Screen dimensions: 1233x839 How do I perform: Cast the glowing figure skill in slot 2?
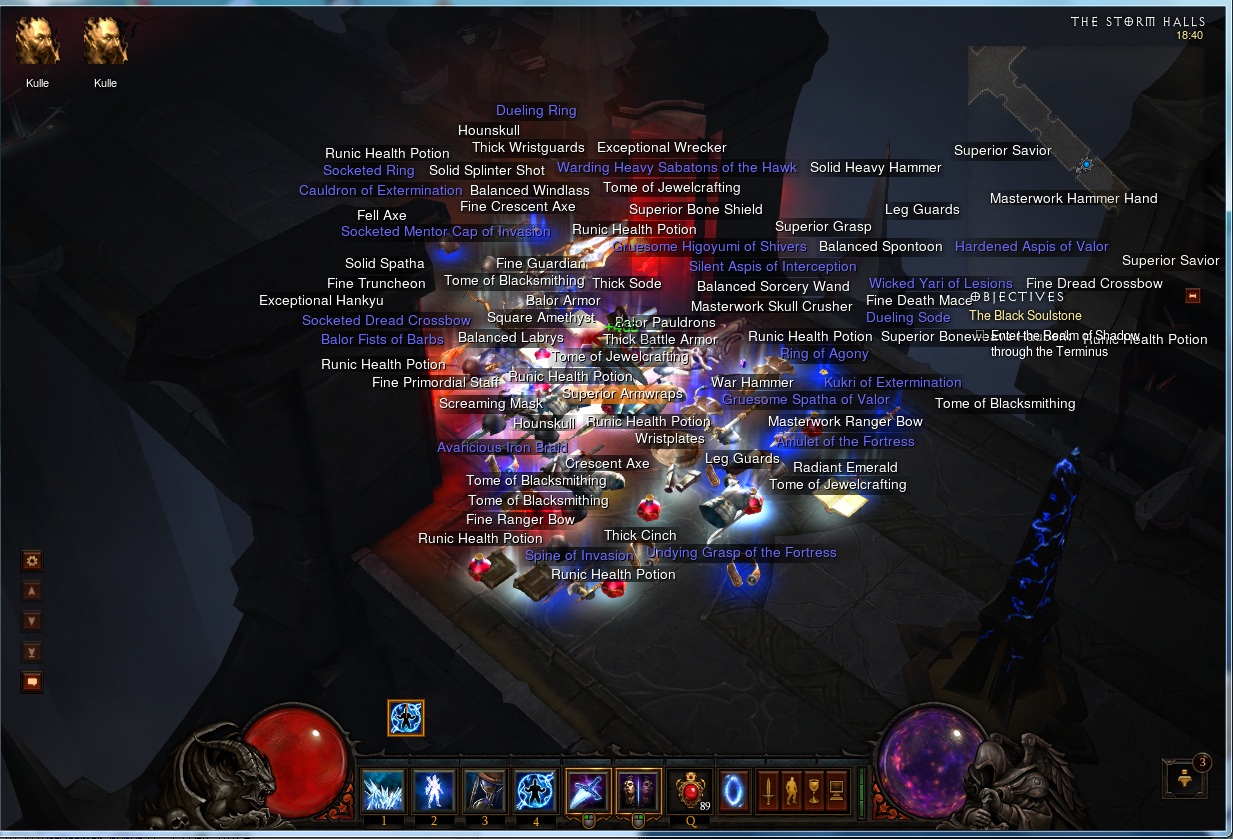(x=434, y=791)
